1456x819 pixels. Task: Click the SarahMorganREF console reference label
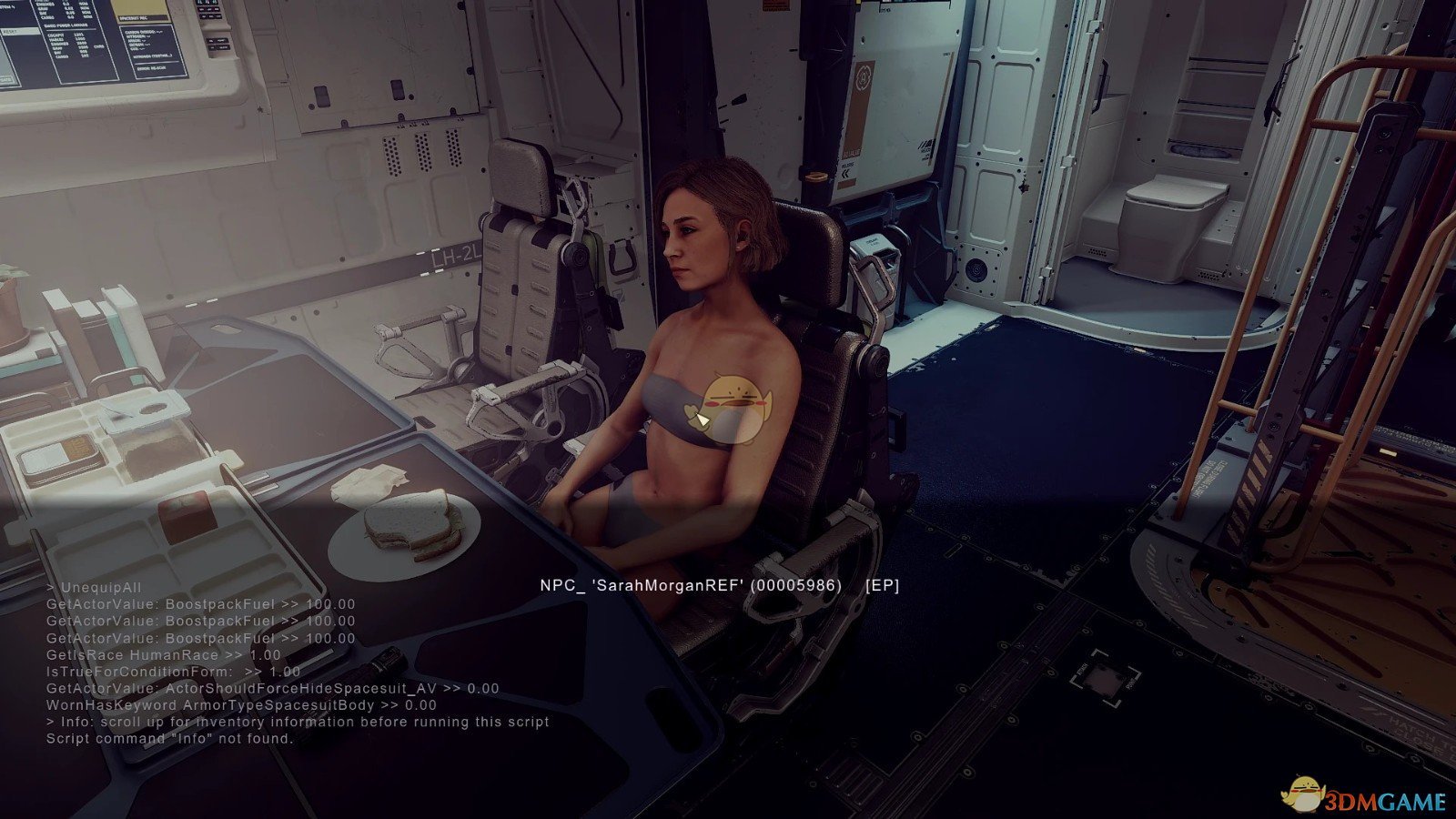point(719,585)
